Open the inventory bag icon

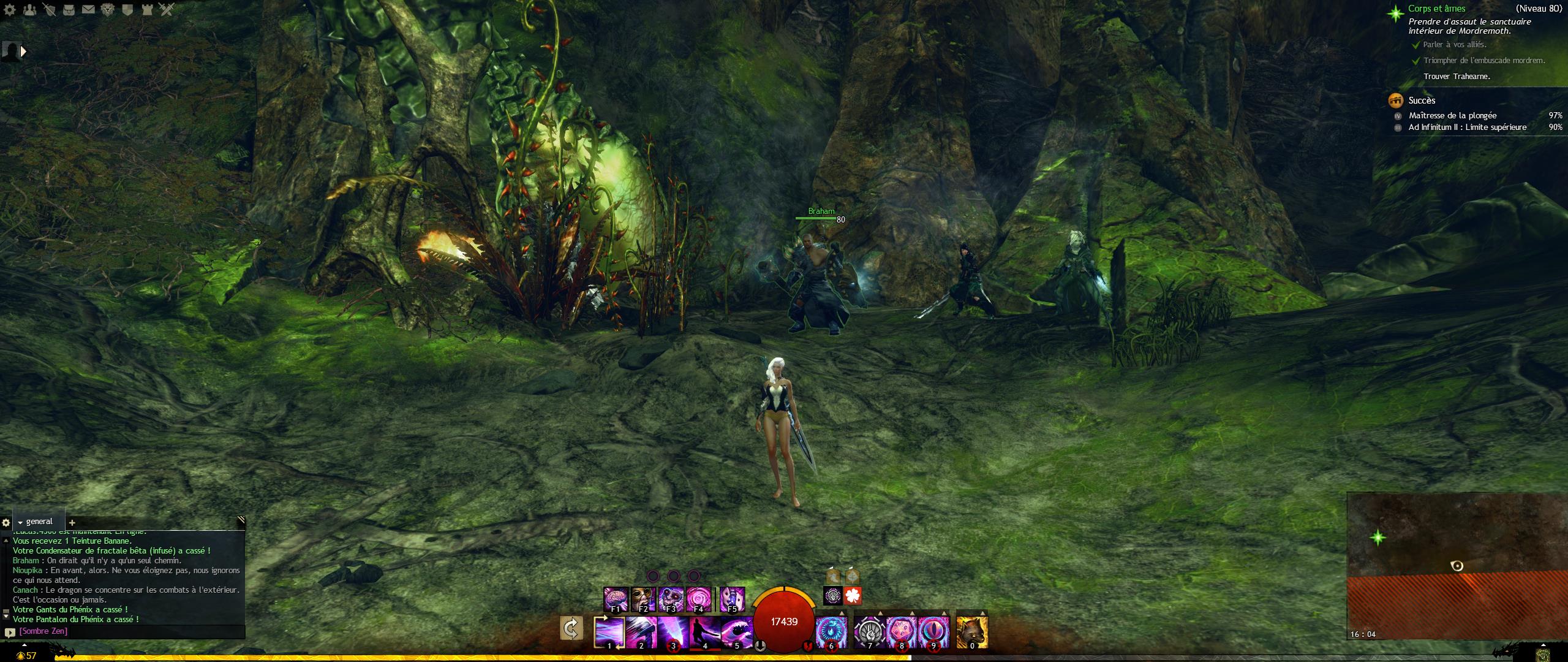69,10
